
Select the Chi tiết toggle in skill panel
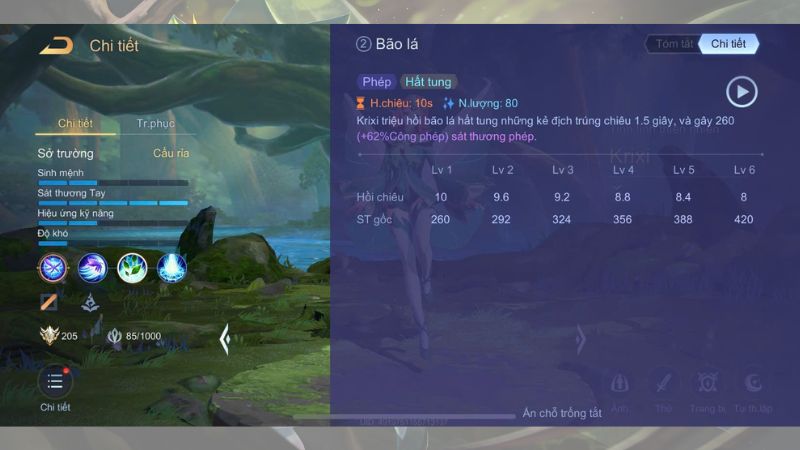tap(727, 44)
